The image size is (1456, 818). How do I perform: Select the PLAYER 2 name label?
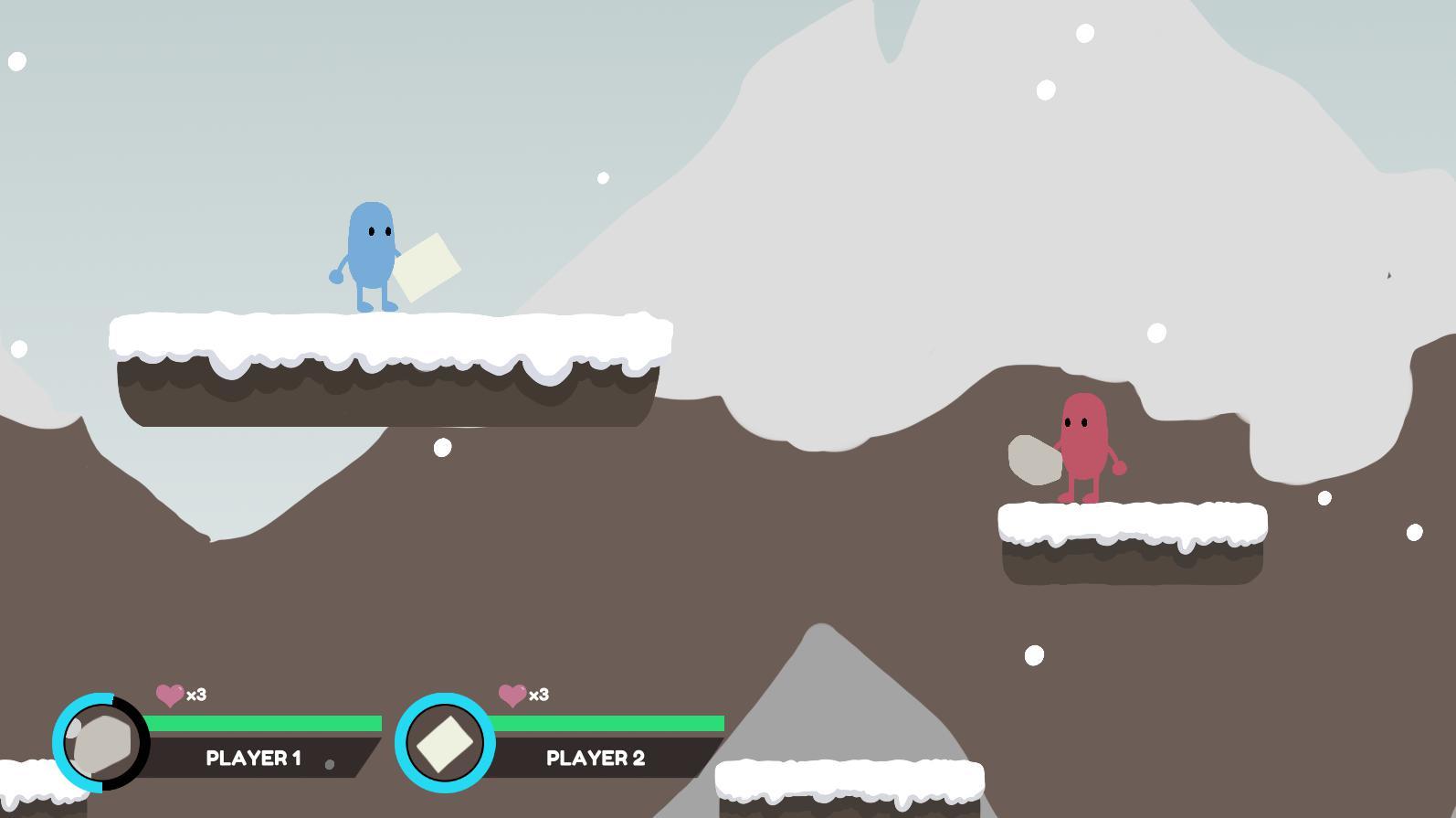(596, 758)
